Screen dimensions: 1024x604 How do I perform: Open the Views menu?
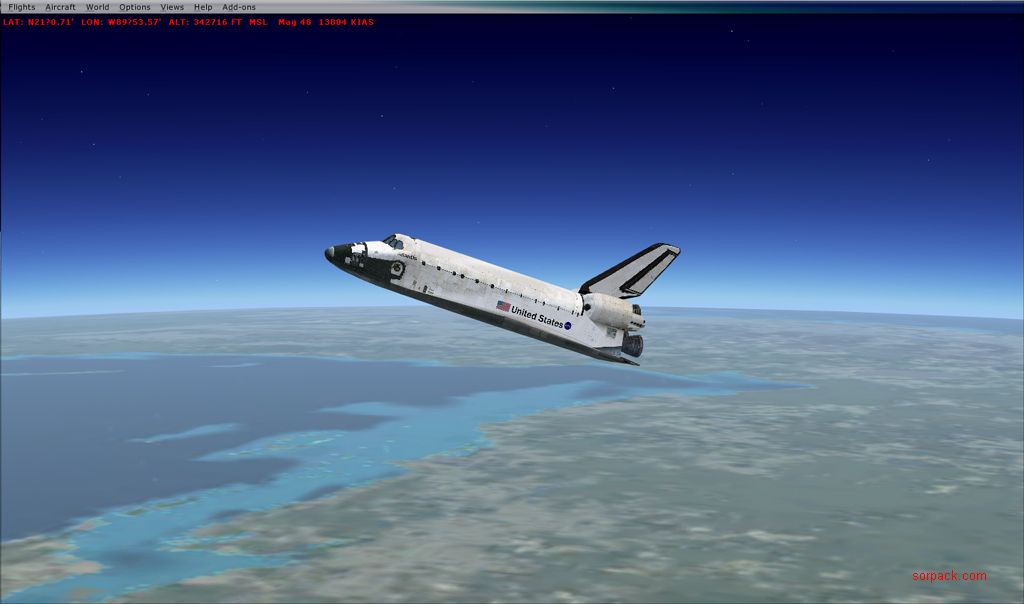tap(172, 7)
